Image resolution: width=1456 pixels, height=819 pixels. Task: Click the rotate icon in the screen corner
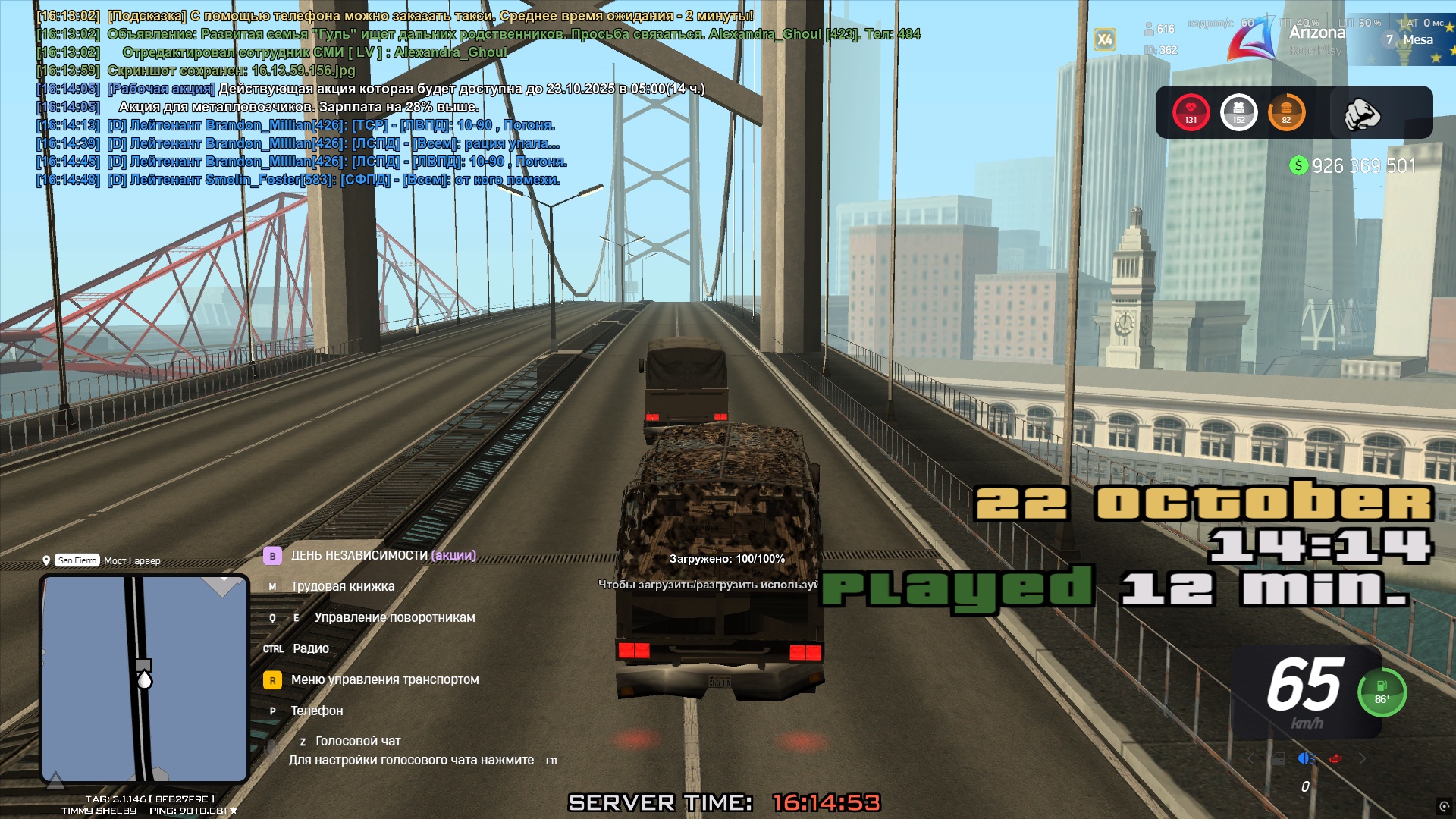[1443, 806]
